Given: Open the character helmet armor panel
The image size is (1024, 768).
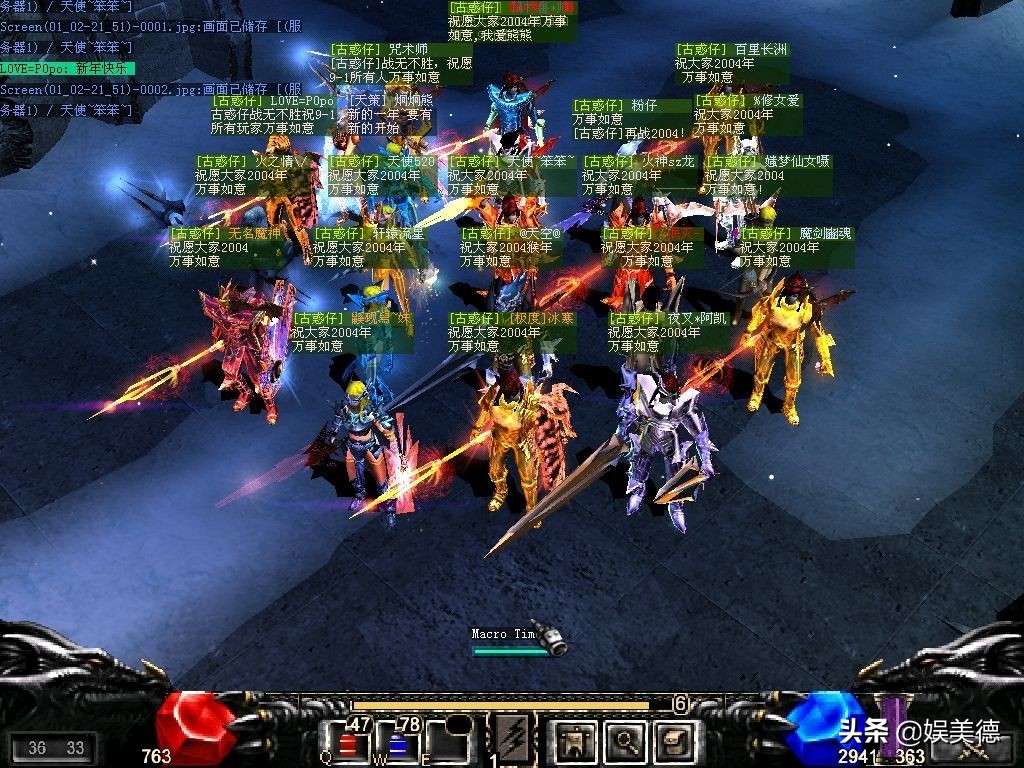Looking at the screenshot, I should pyautogui.click(x=575, y=741).
